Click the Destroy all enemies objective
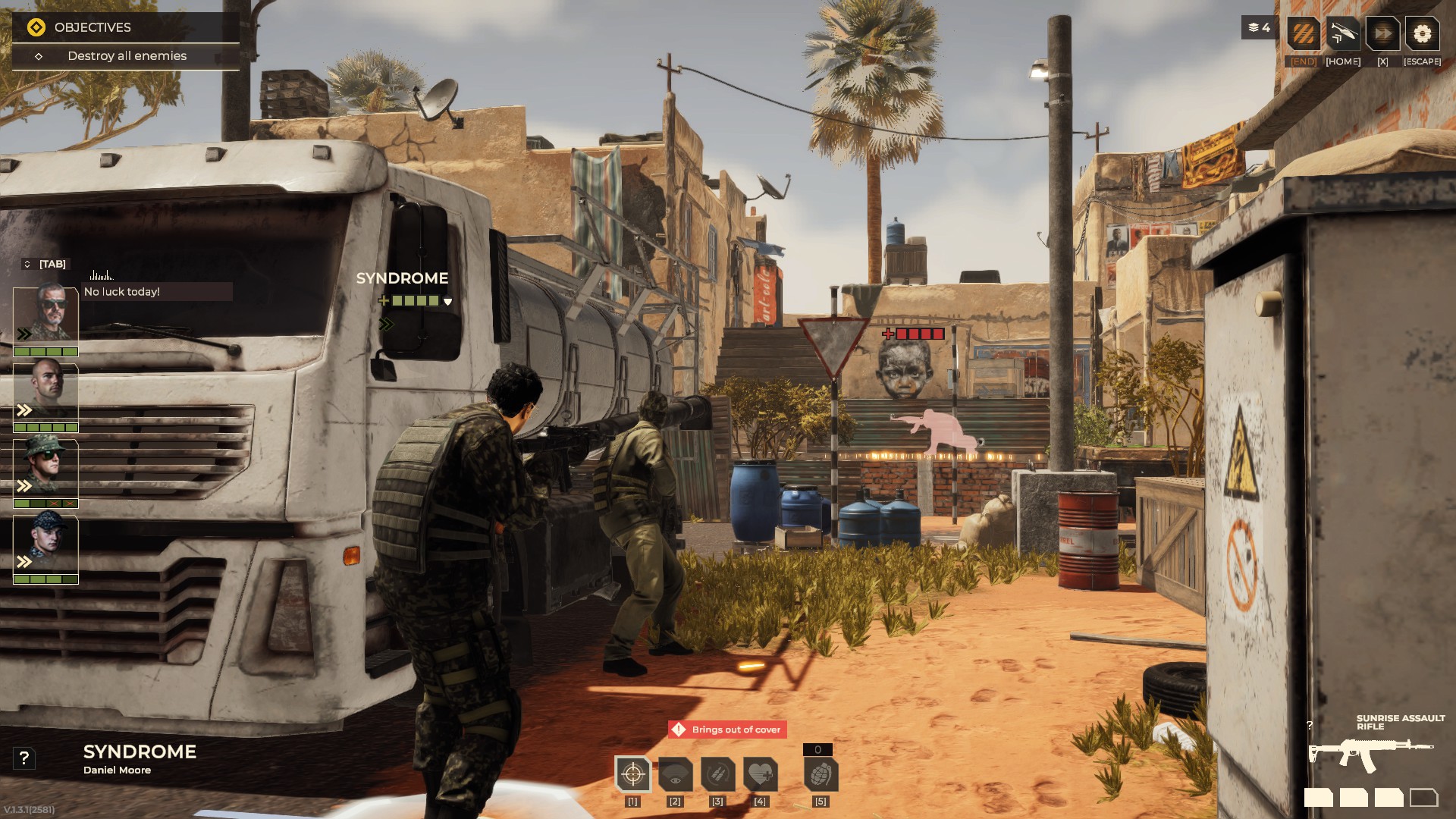Image resolution: width=1456 pixels, height=819 pixels. coord(127,56)
